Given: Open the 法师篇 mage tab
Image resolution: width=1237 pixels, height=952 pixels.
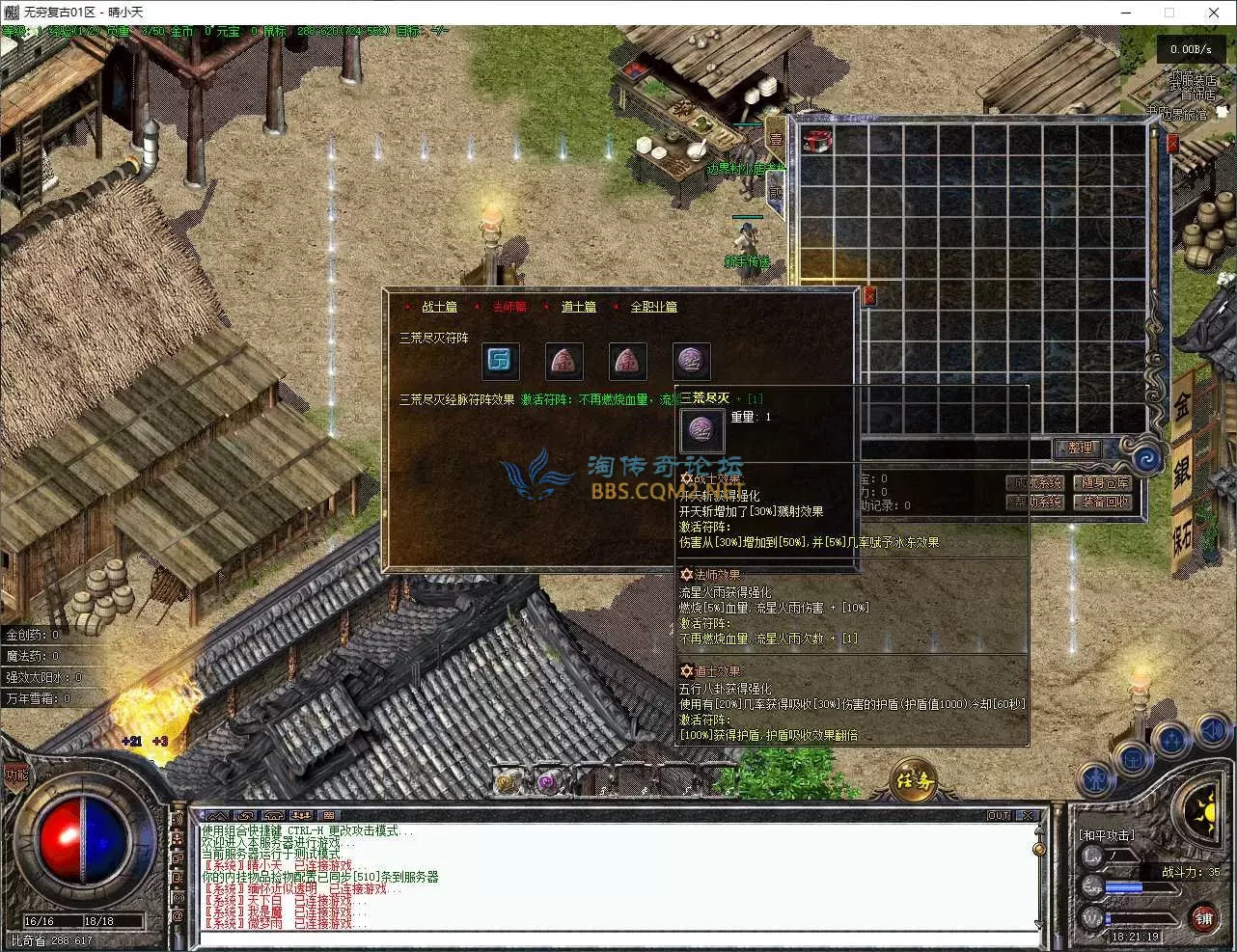Looking at the screenshot, I should [509, 307].
